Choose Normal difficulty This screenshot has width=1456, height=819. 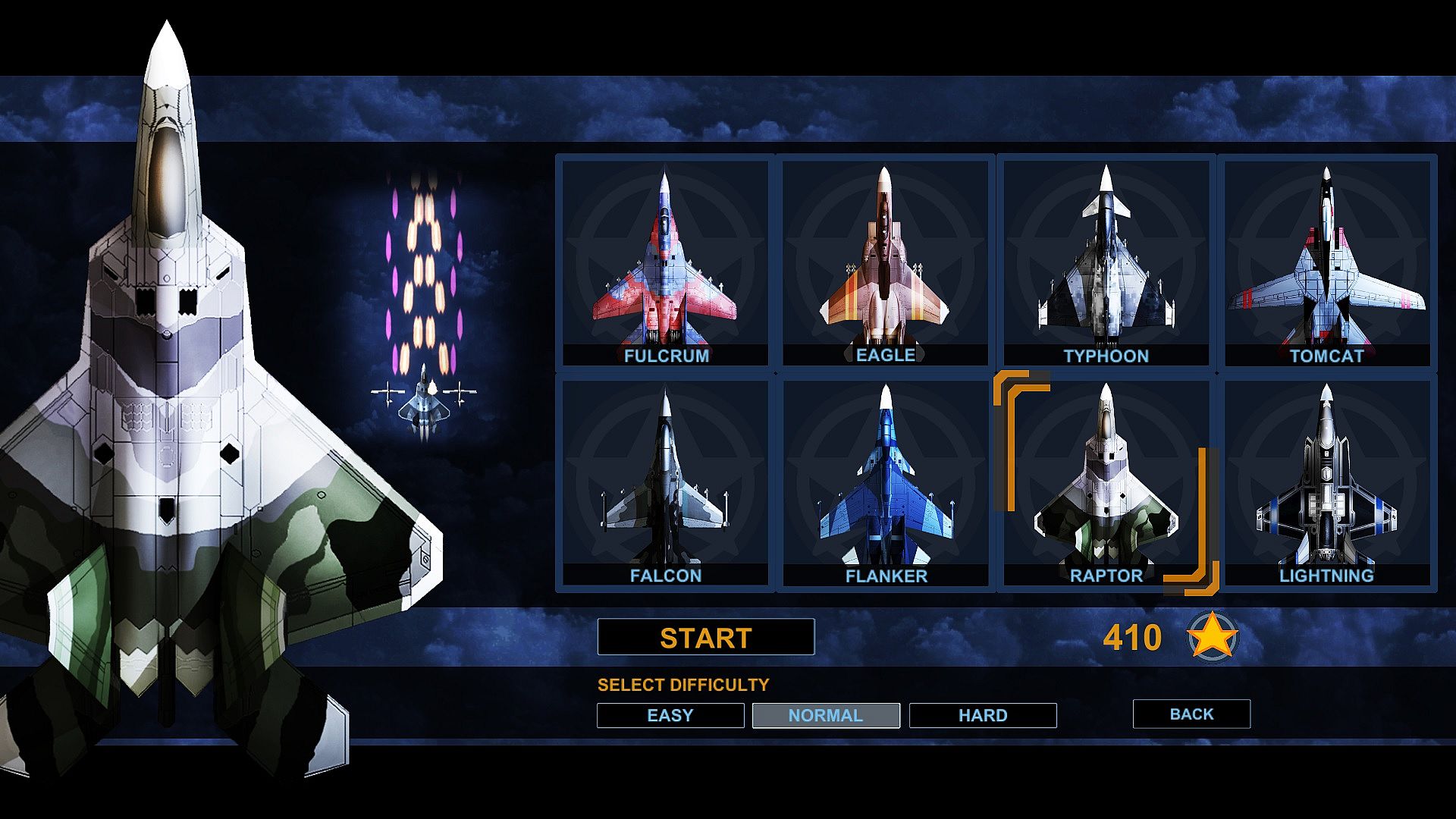pyautogui.click(x=826, y=715)
